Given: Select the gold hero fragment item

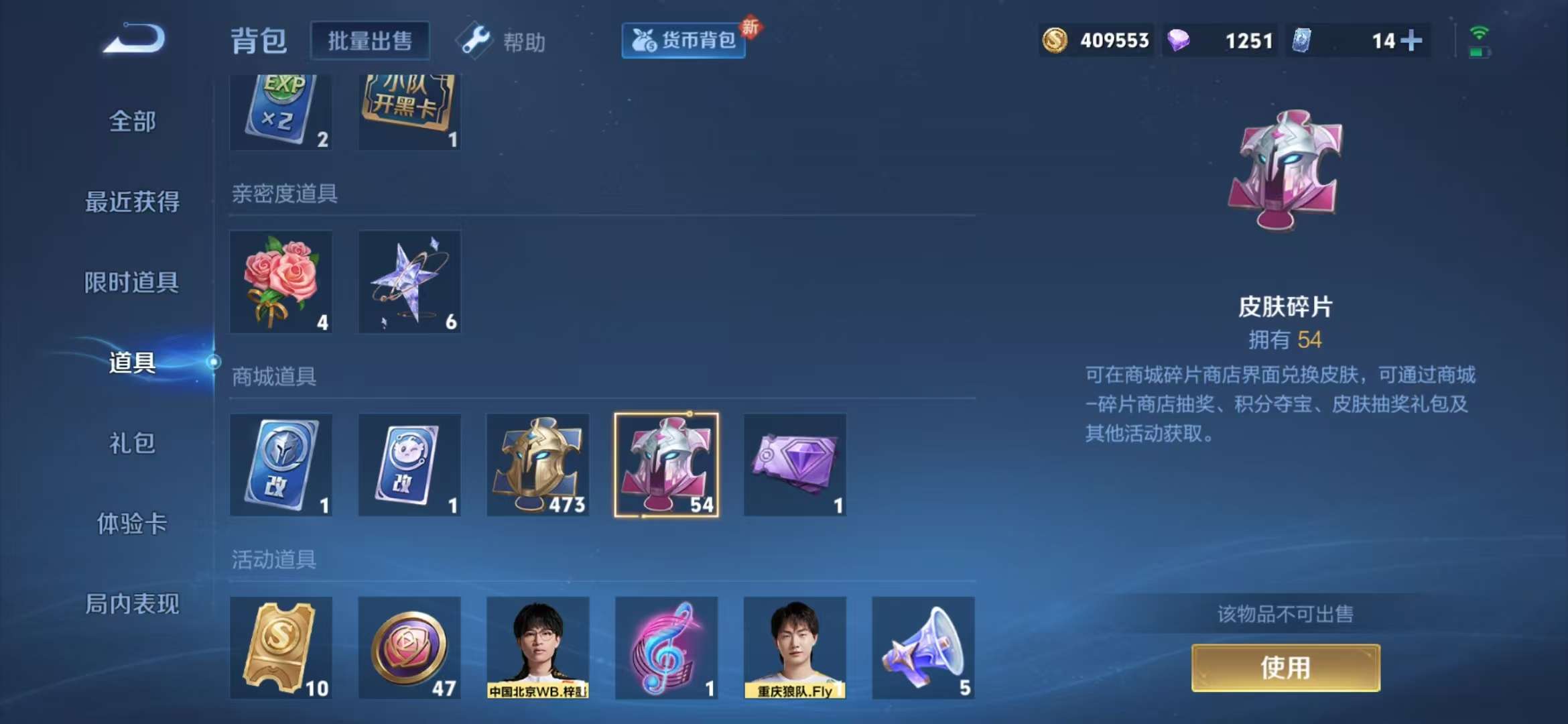Looking at the screenshot, I should click(537, 465).
